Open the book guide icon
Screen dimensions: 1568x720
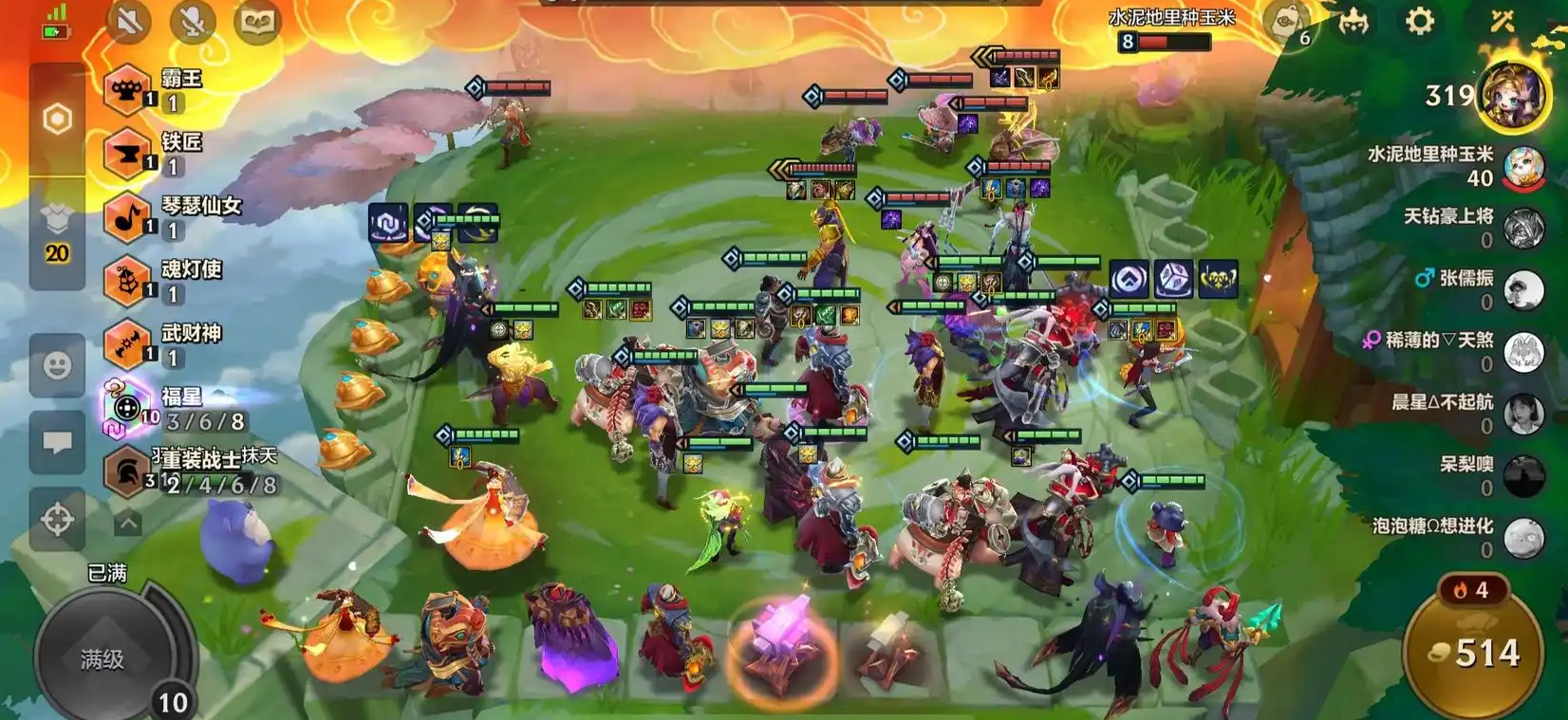click(x=256, y=21)
